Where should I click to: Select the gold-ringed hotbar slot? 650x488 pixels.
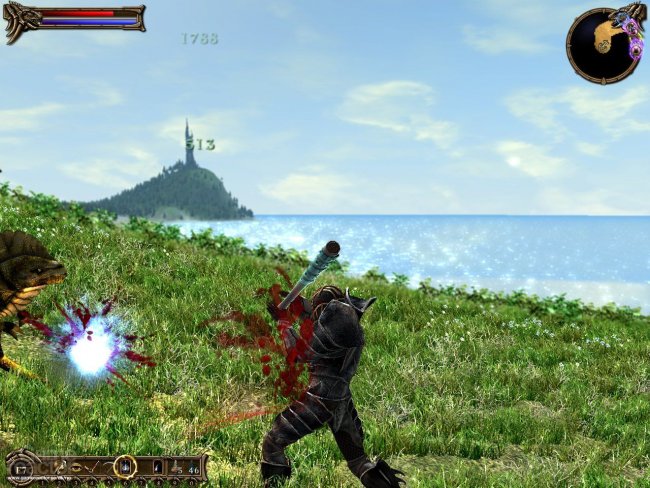click(125, 466)
